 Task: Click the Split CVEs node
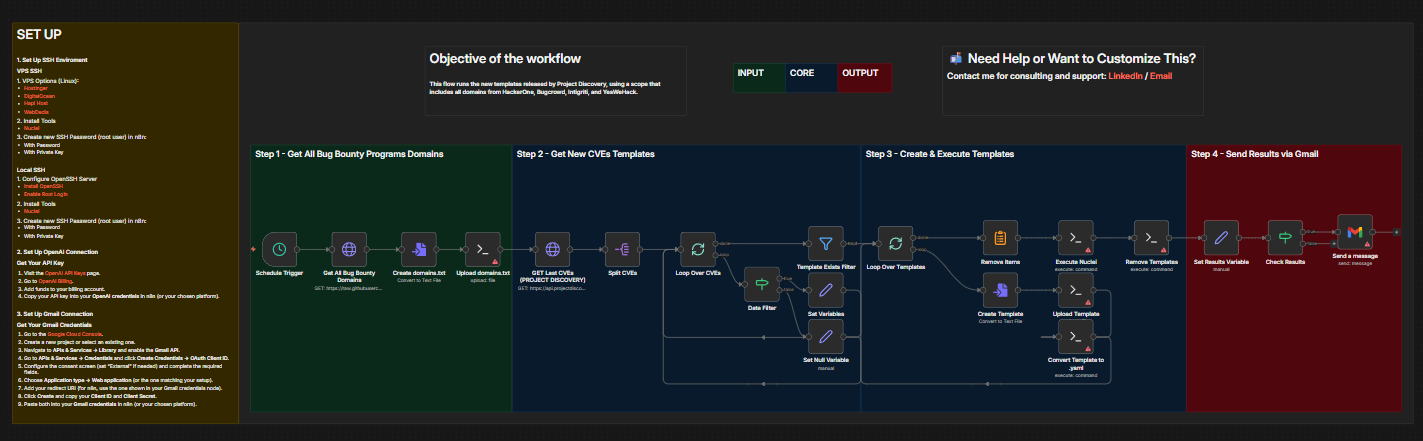(623, 249)
